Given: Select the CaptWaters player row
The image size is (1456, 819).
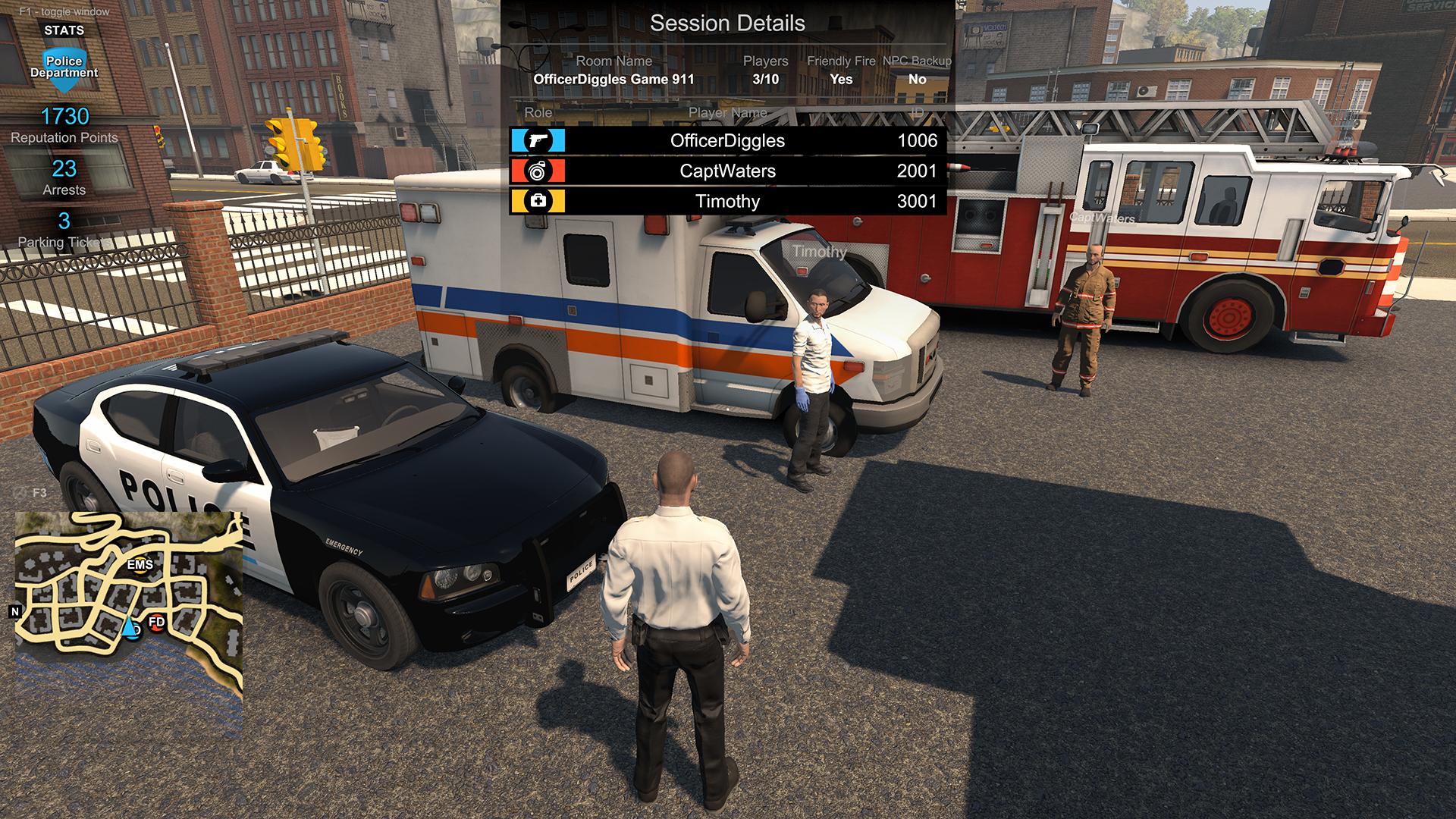Looking at the screenshot, I should click(x=727, y=171).
